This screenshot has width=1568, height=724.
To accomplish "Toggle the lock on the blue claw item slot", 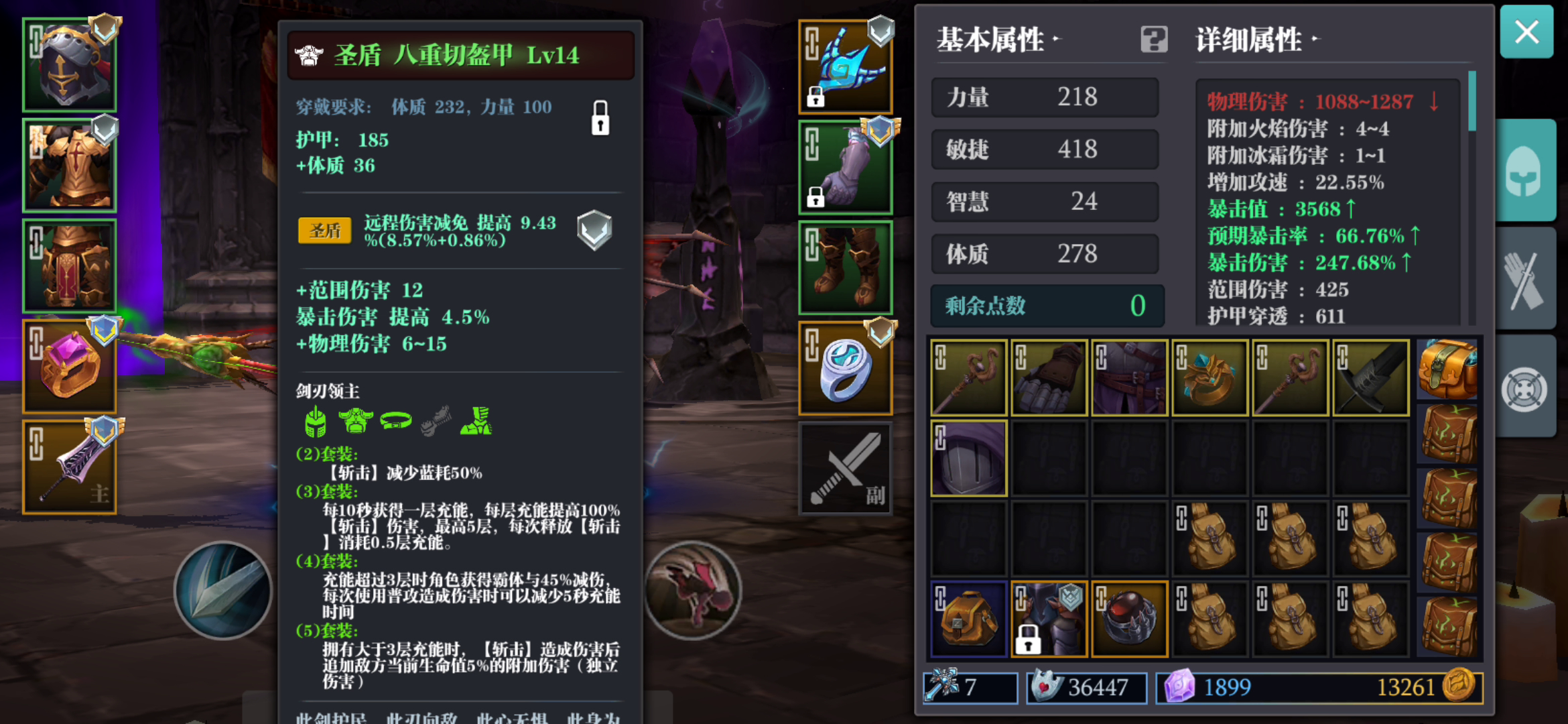I will 815,99.
